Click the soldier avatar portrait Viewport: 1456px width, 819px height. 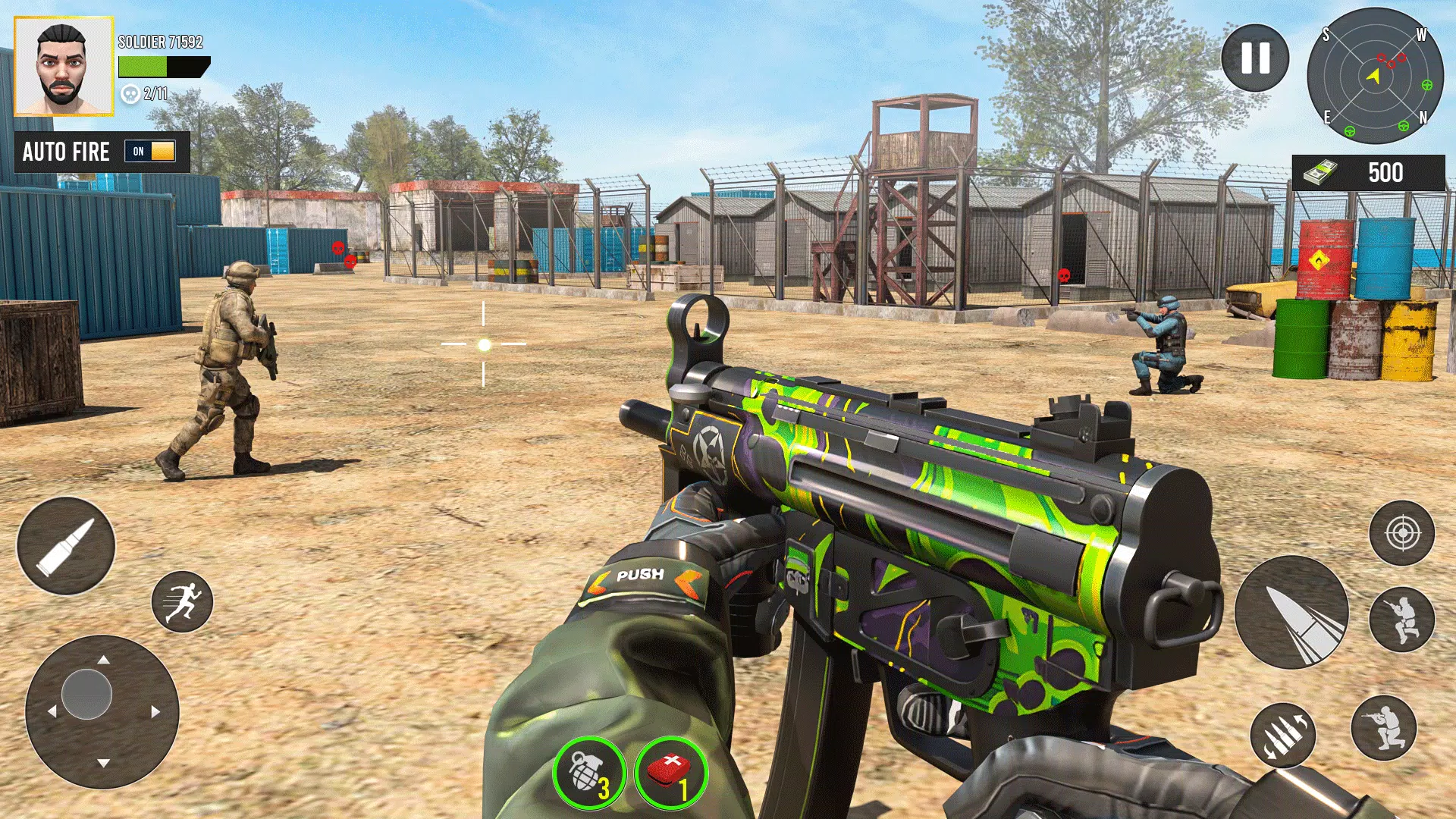click(x=64, y=64)
